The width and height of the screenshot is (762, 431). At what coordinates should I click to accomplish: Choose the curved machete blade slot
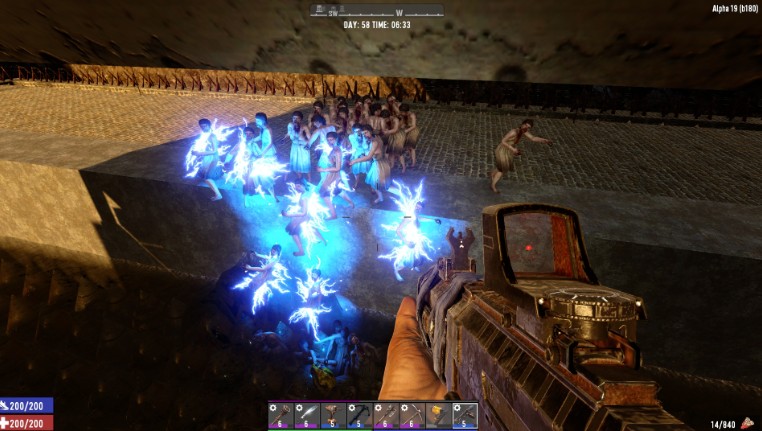pyautogui.click(x=306, y=415)
